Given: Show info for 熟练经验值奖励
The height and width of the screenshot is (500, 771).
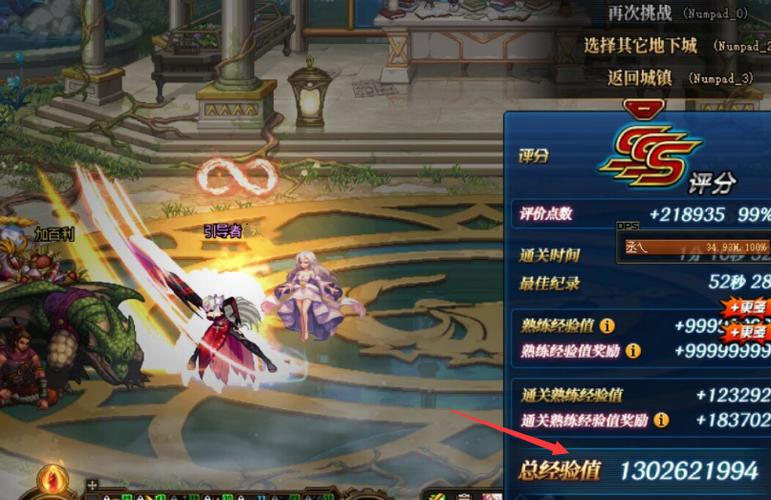Looking at the screenshot, I should click(x=633, y=351).
